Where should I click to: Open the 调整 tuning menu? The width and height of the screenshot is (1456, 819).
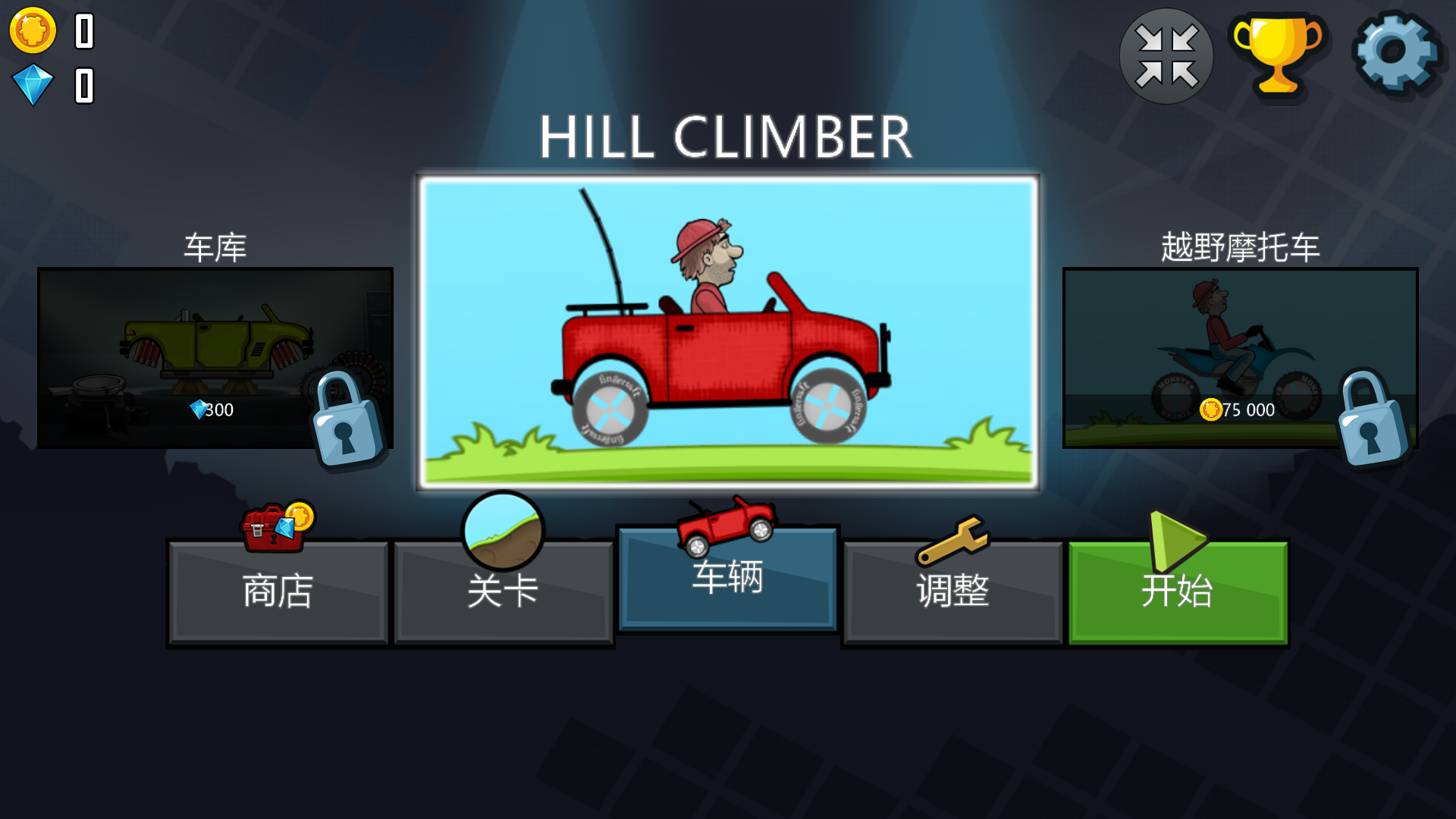[x=952, y=591]
